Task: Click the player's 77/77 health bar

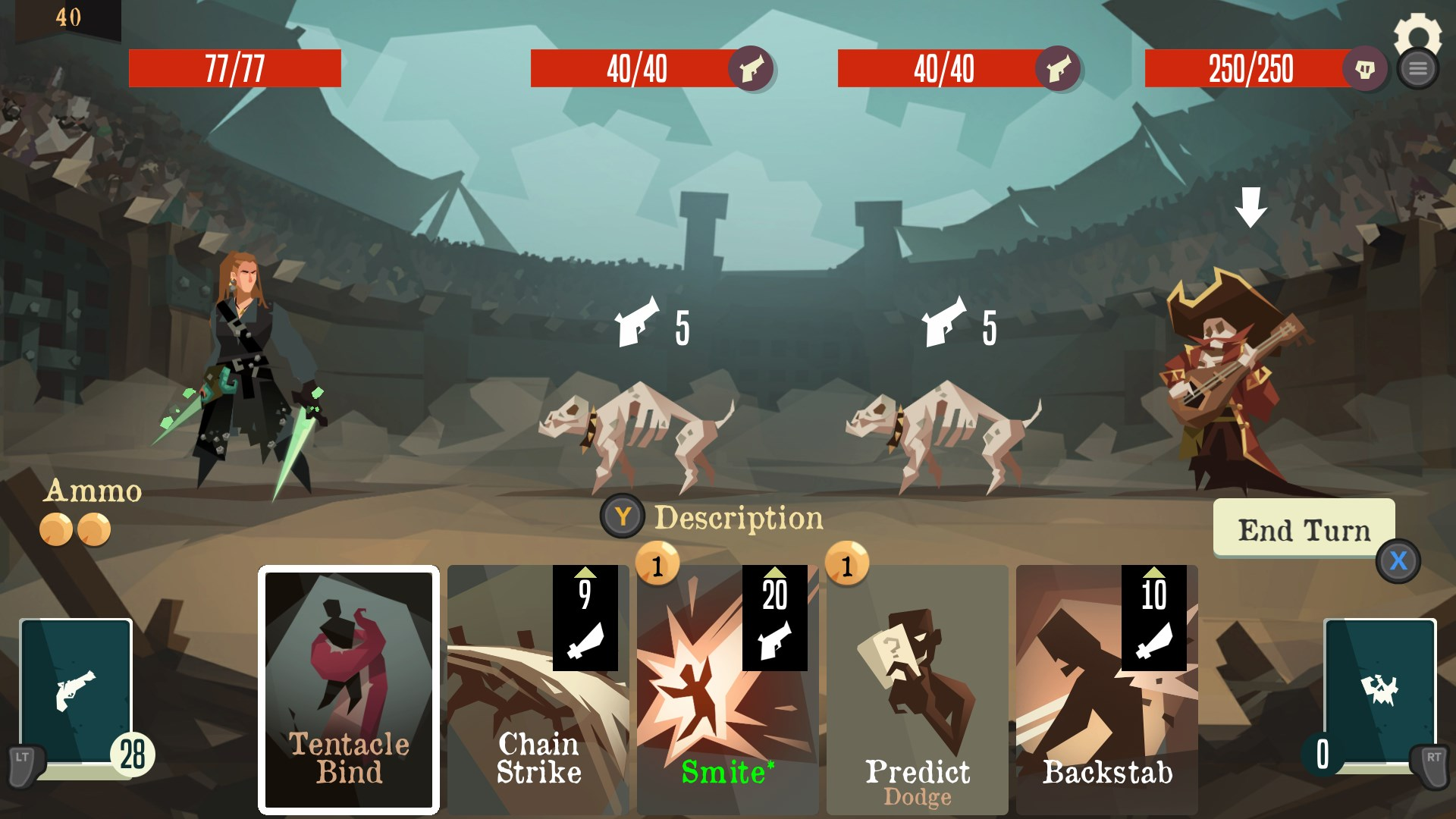Action: [235, 69]
